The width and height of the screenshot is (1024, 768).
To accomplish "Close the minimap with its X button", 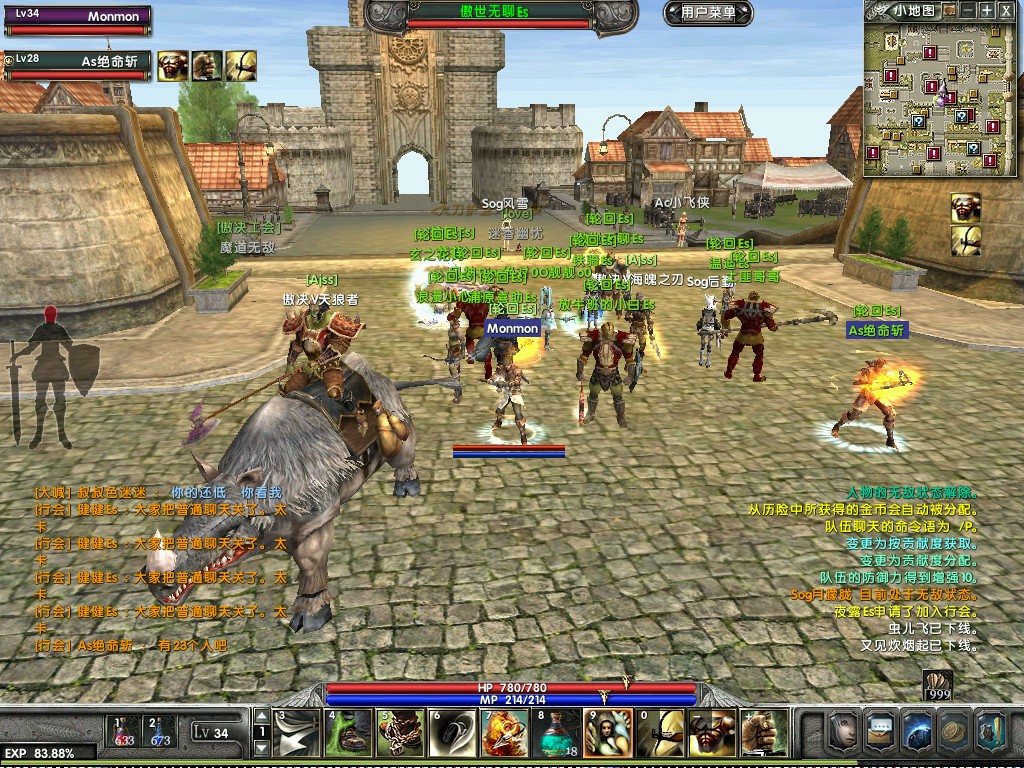I will click(x=1007, y=10).
